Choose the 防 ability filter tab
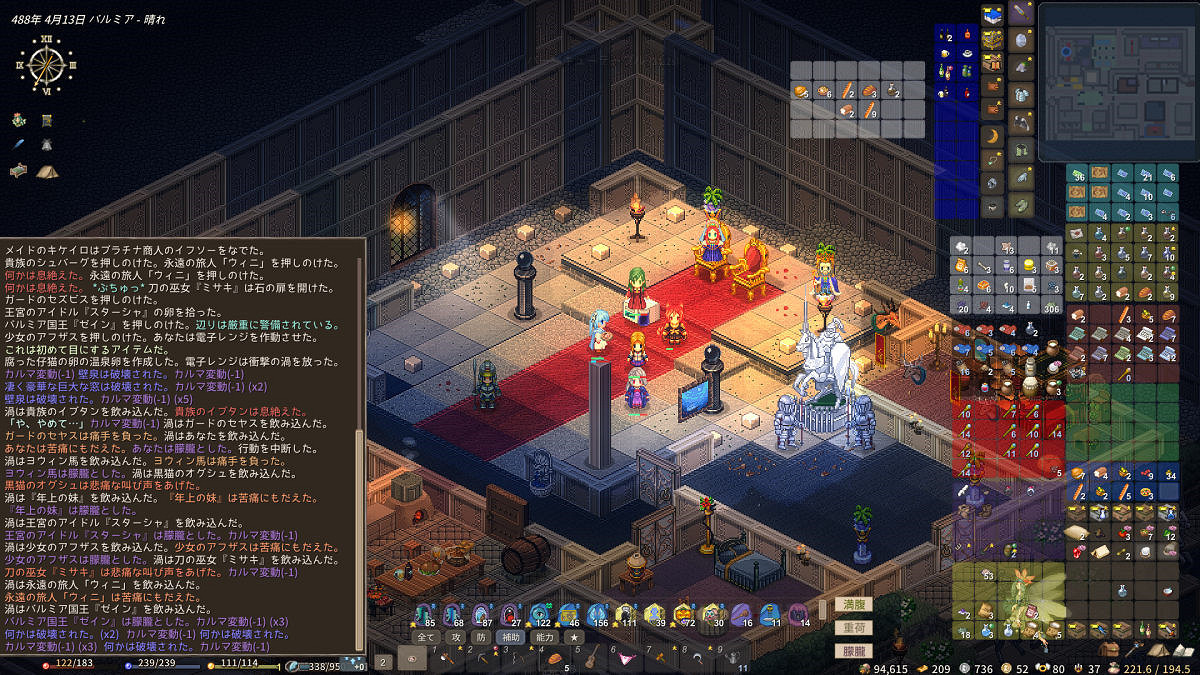This screenshot has height=675, width=1200. tap(481, 636)
